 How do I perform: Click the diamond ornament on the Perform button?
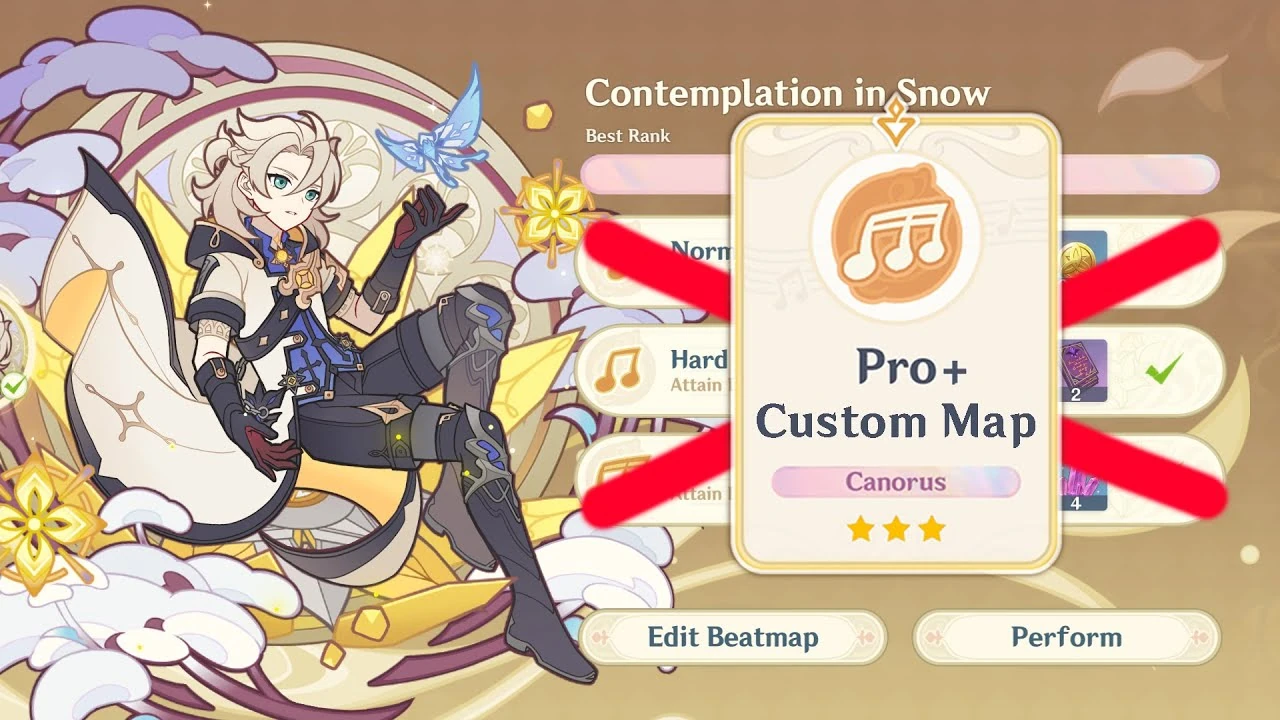936,637
